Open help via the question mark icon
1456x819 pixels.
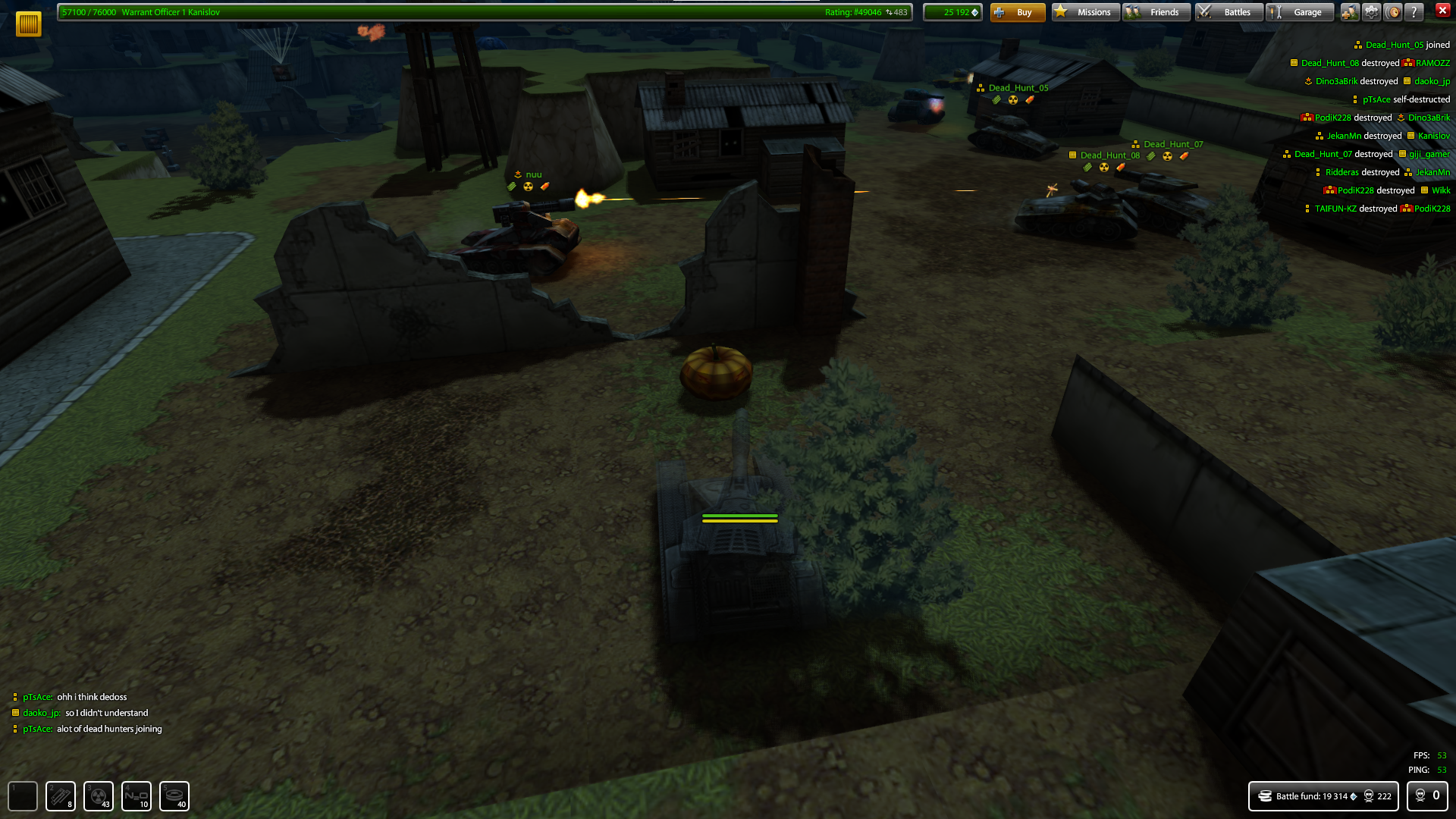pyautogui.click(x=1414, y=12)
